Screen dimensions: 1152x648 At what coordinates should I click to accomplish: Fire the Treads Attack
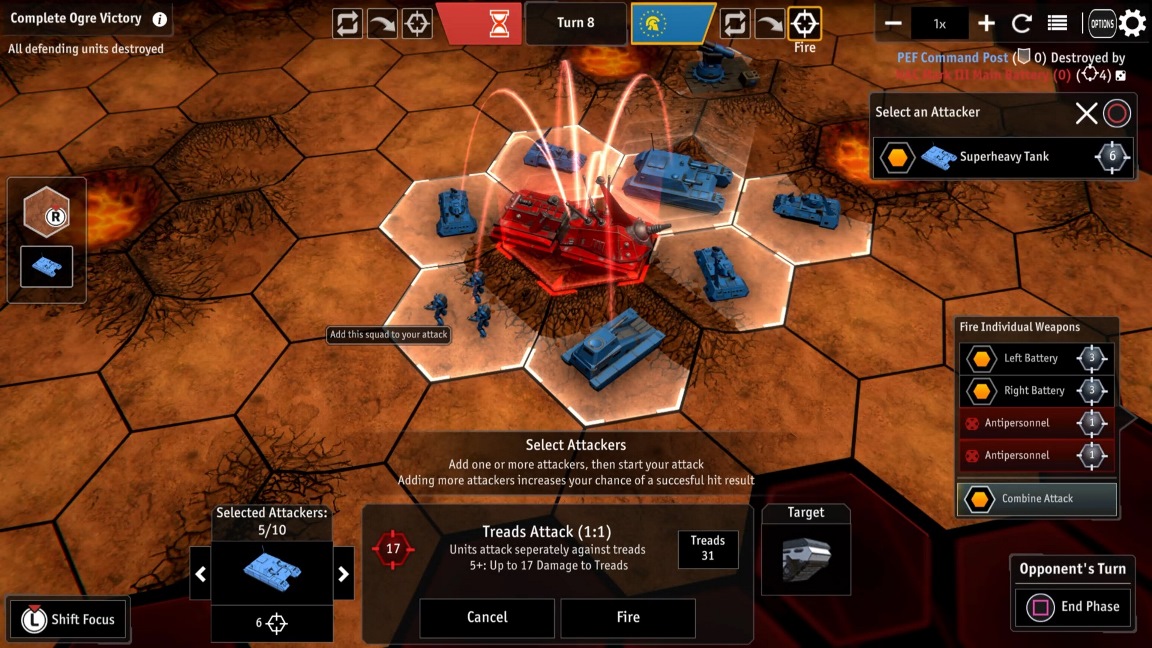pyautogui.click(x=627, y=617)
